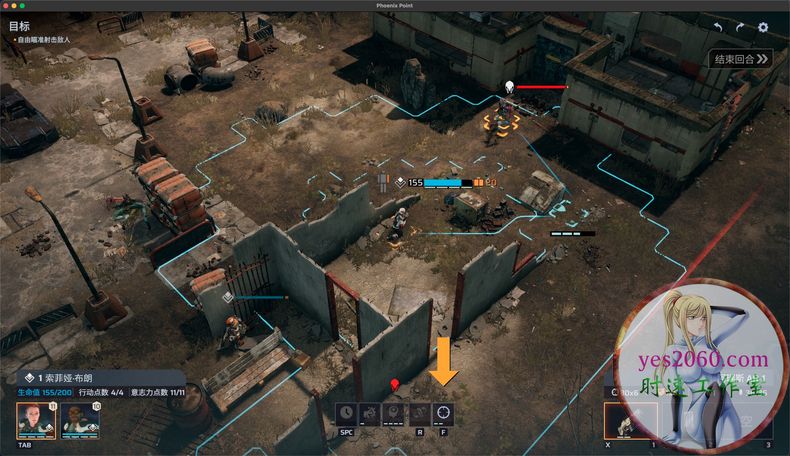Select the first soldier portrait with orange border
Viewport: 790px width, 456px height.
(35, 421)
